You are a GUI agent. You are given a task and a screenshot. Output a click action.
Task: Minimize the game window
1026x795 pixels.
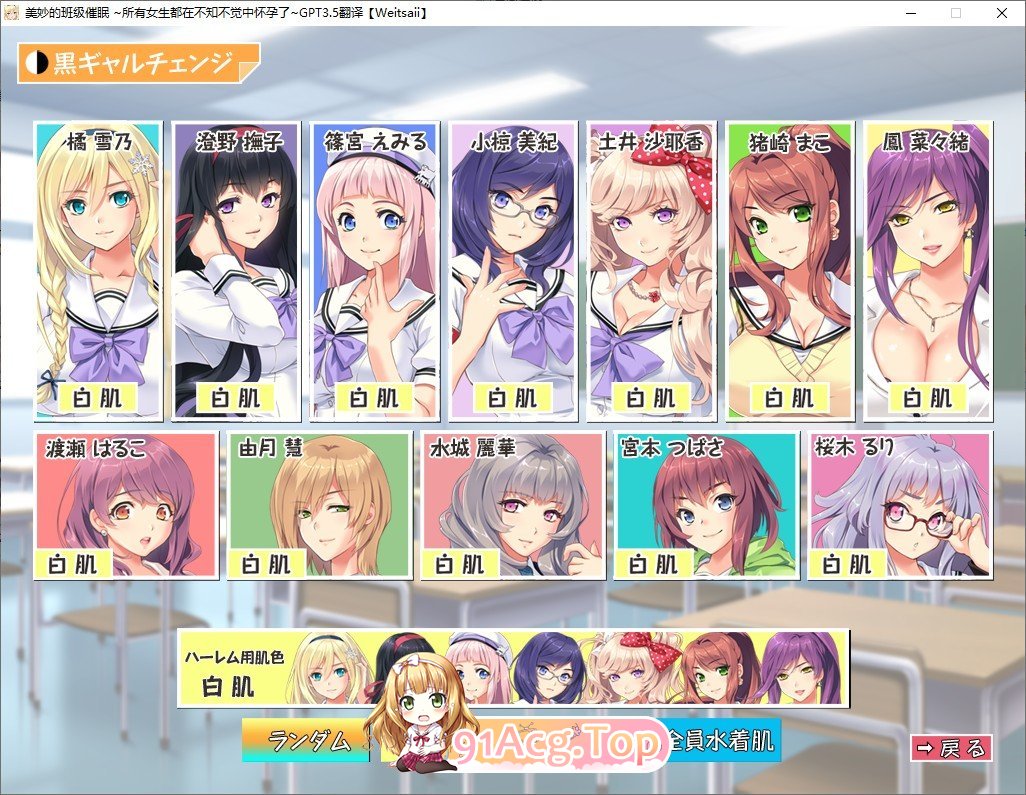910,13
